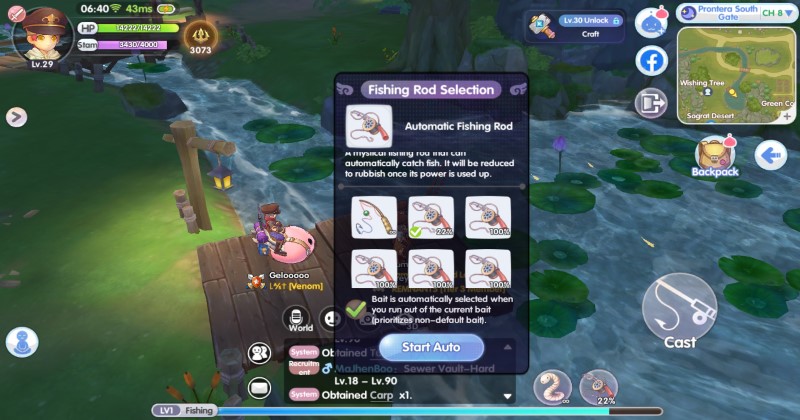
Task: Open the blue slime pet icon
Action: (x=652, y=22)
